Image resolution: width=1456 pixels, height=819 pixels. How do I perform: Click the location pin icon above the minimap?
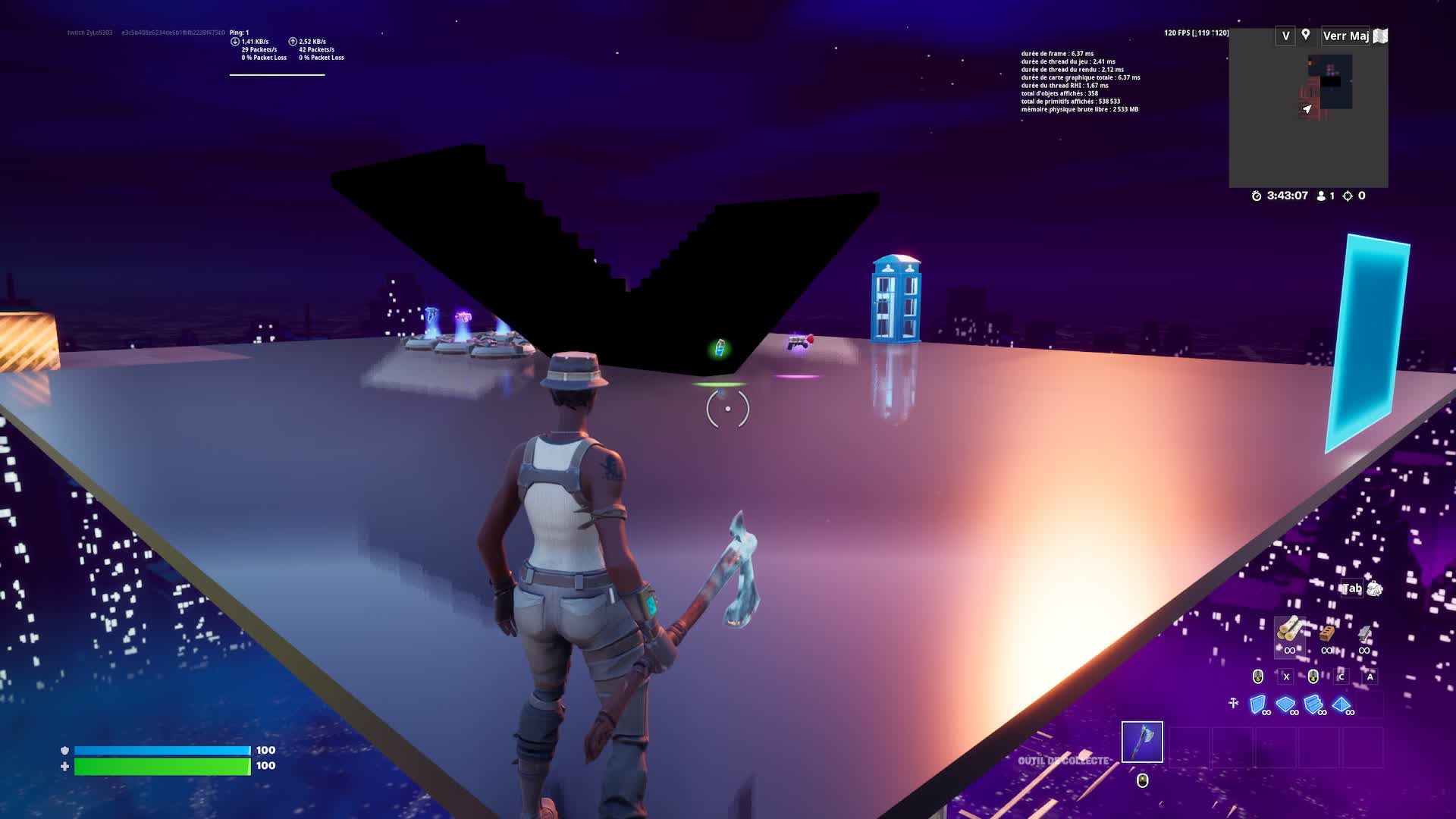1306,35
